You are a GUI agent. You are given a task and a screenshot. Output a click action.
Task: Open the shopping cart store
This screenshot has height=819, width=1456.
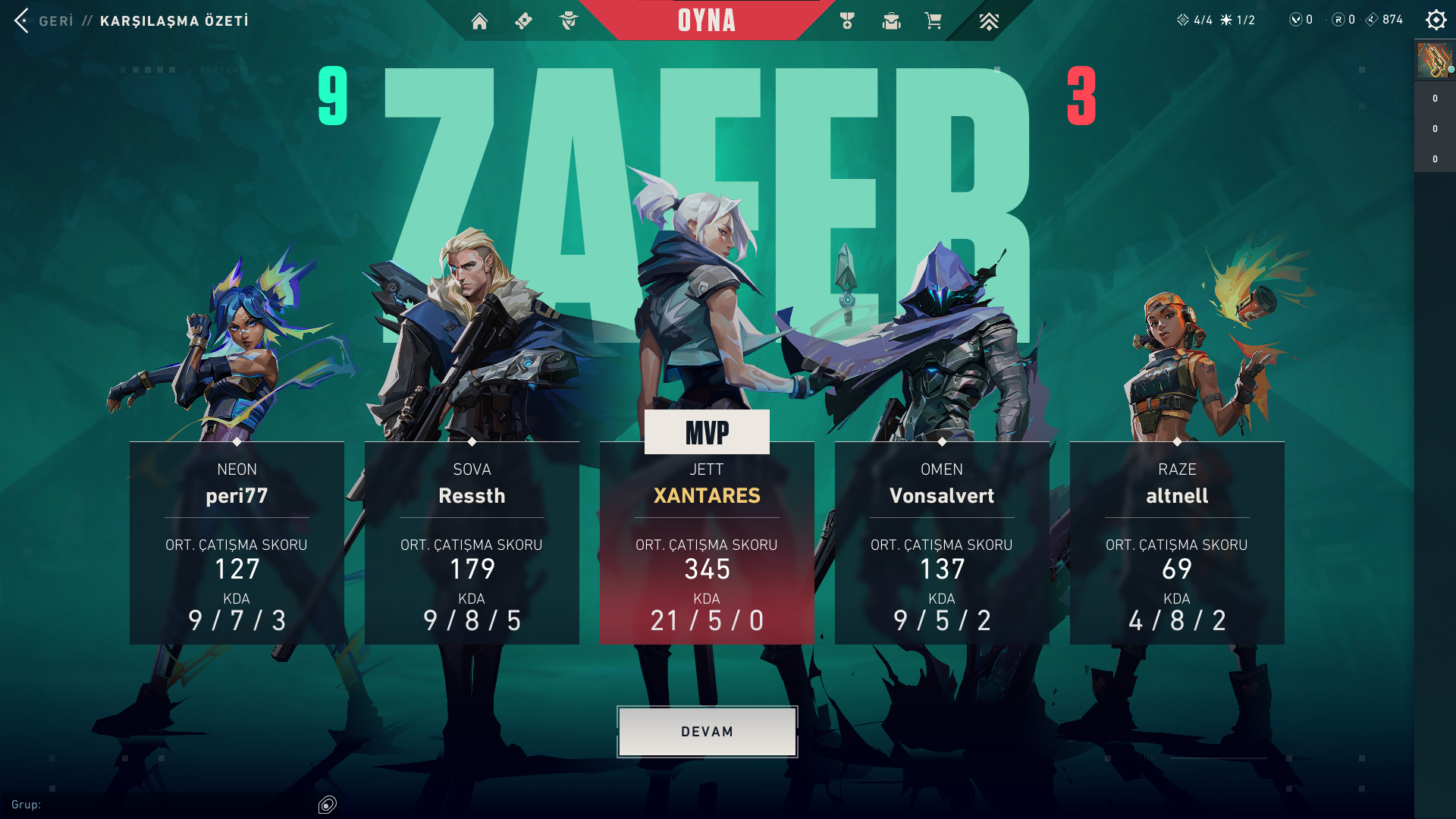(934, 21)
